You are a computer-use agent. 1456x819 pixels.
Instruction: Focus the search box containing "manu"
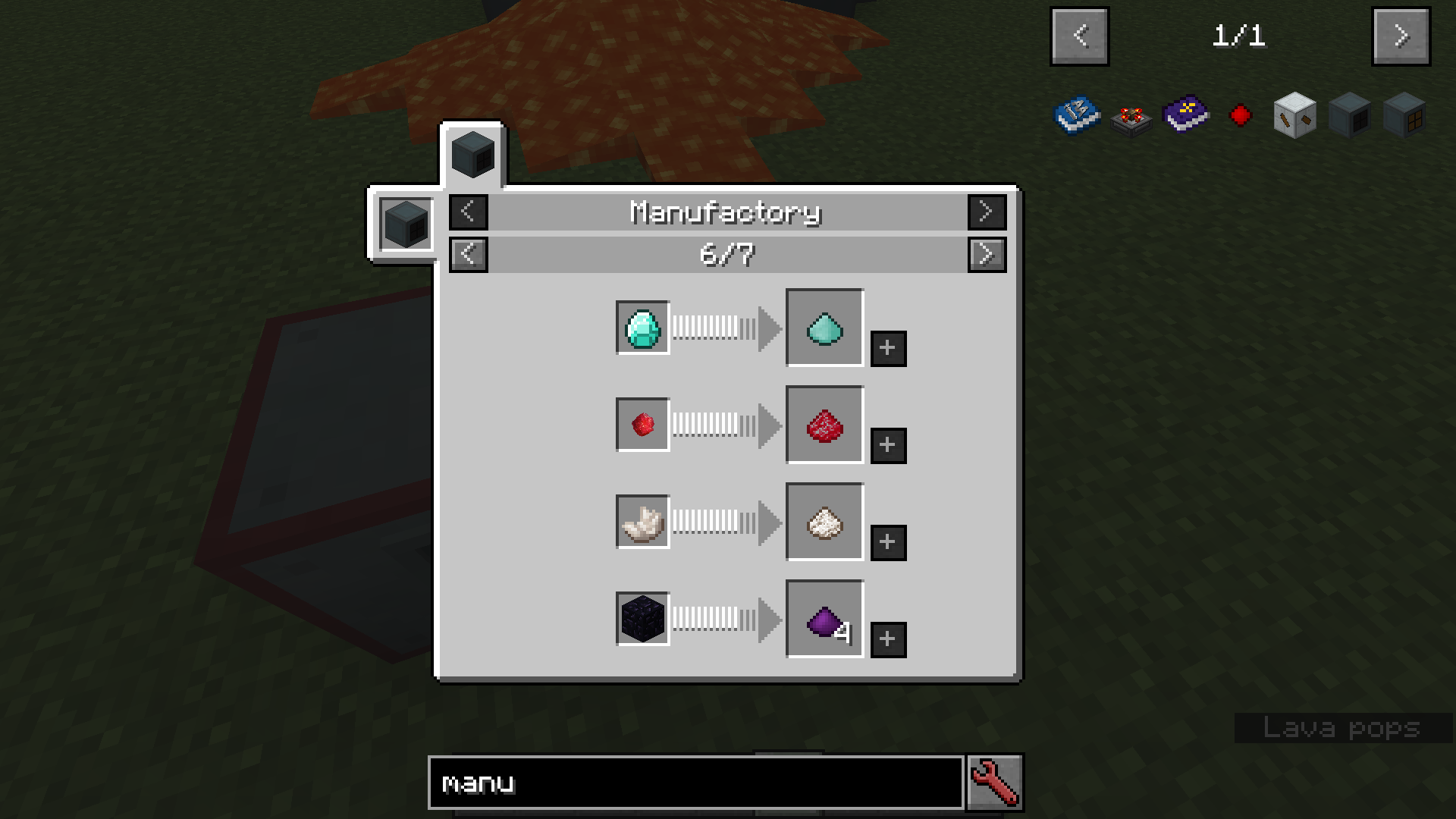tap(695, 783)
